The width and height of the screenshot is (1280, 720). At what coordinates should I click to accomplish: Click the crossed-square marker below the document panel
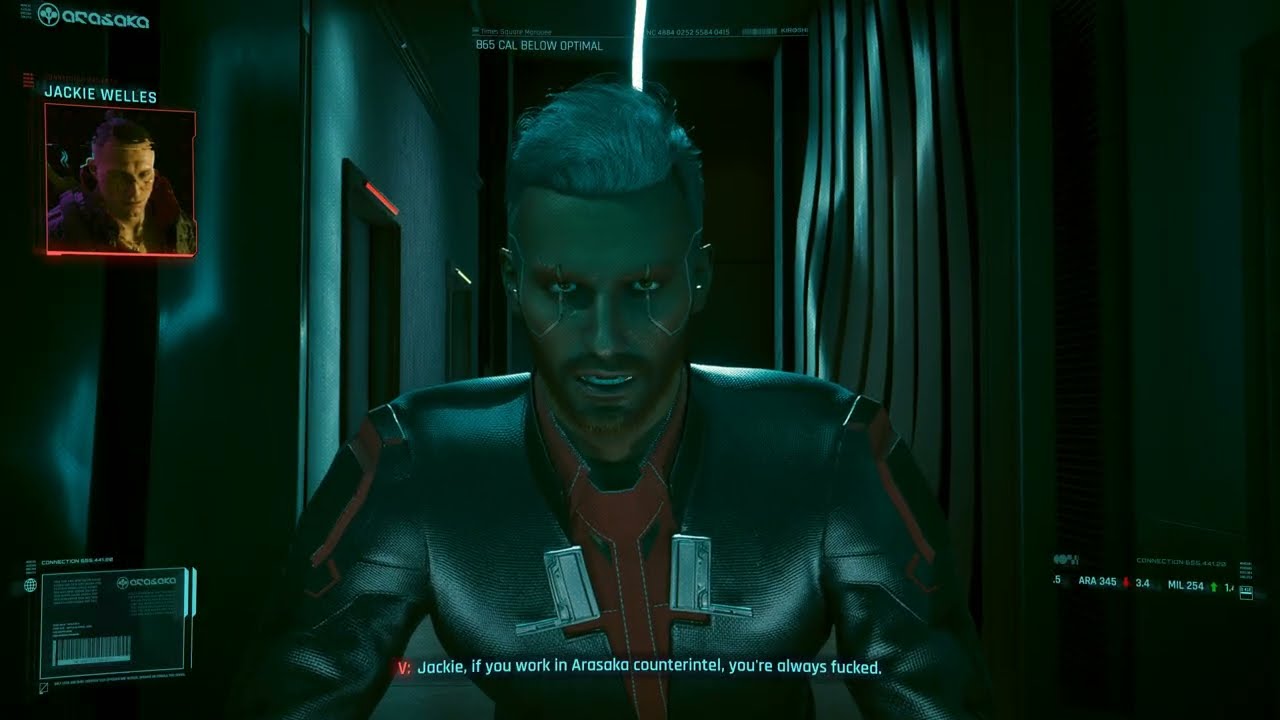[42, 688]
